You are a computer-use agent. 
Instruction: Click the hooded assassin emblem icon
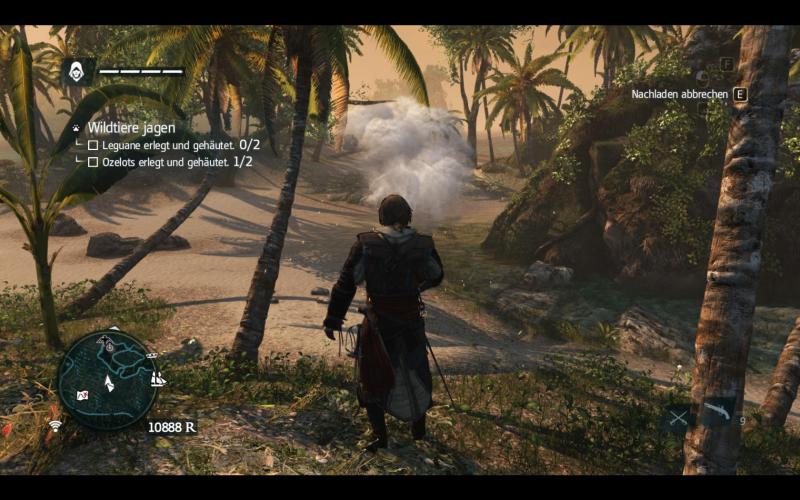[x=77, y=71]
